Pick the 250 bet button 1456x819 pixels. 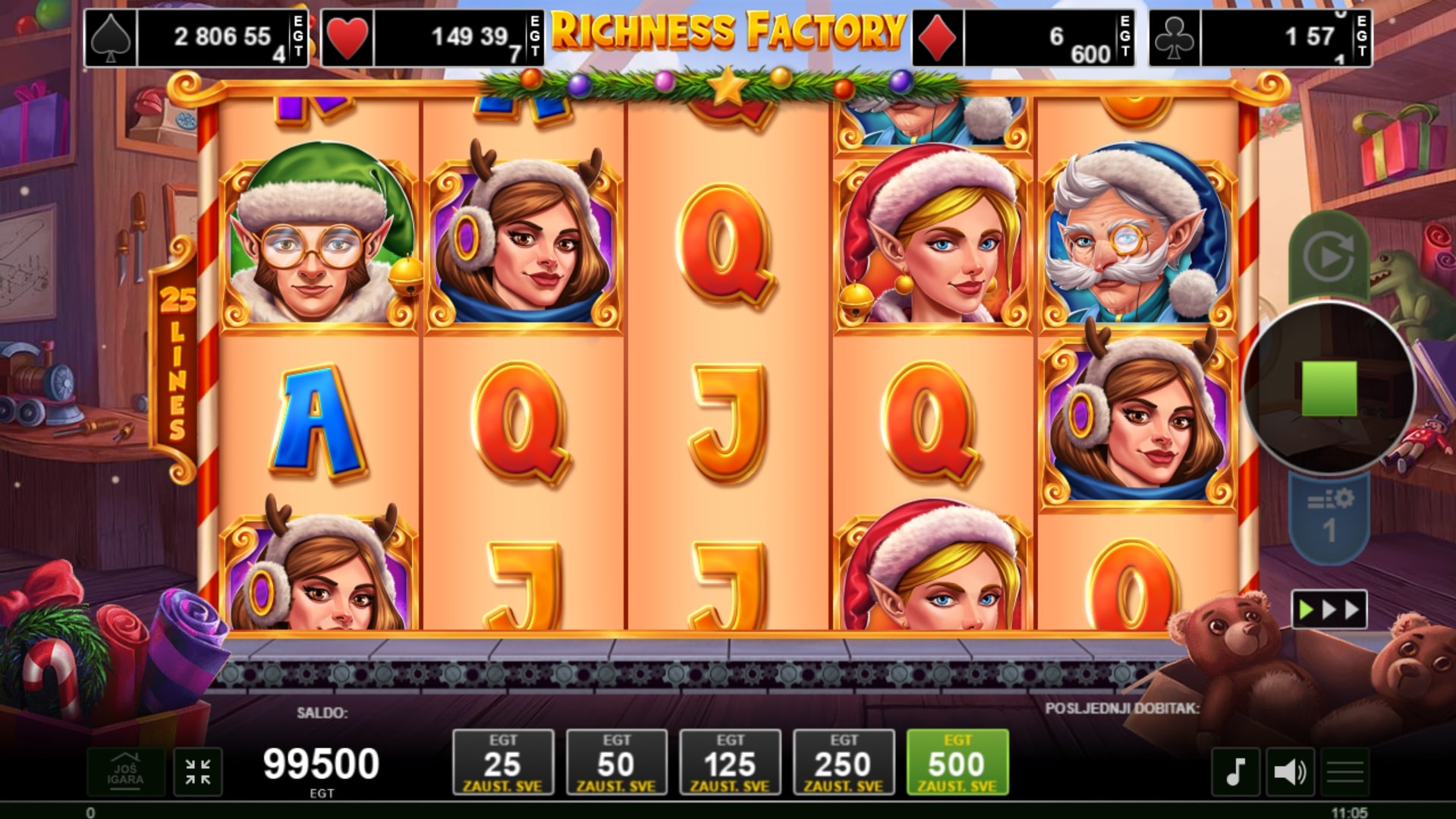tap(844, 762)
